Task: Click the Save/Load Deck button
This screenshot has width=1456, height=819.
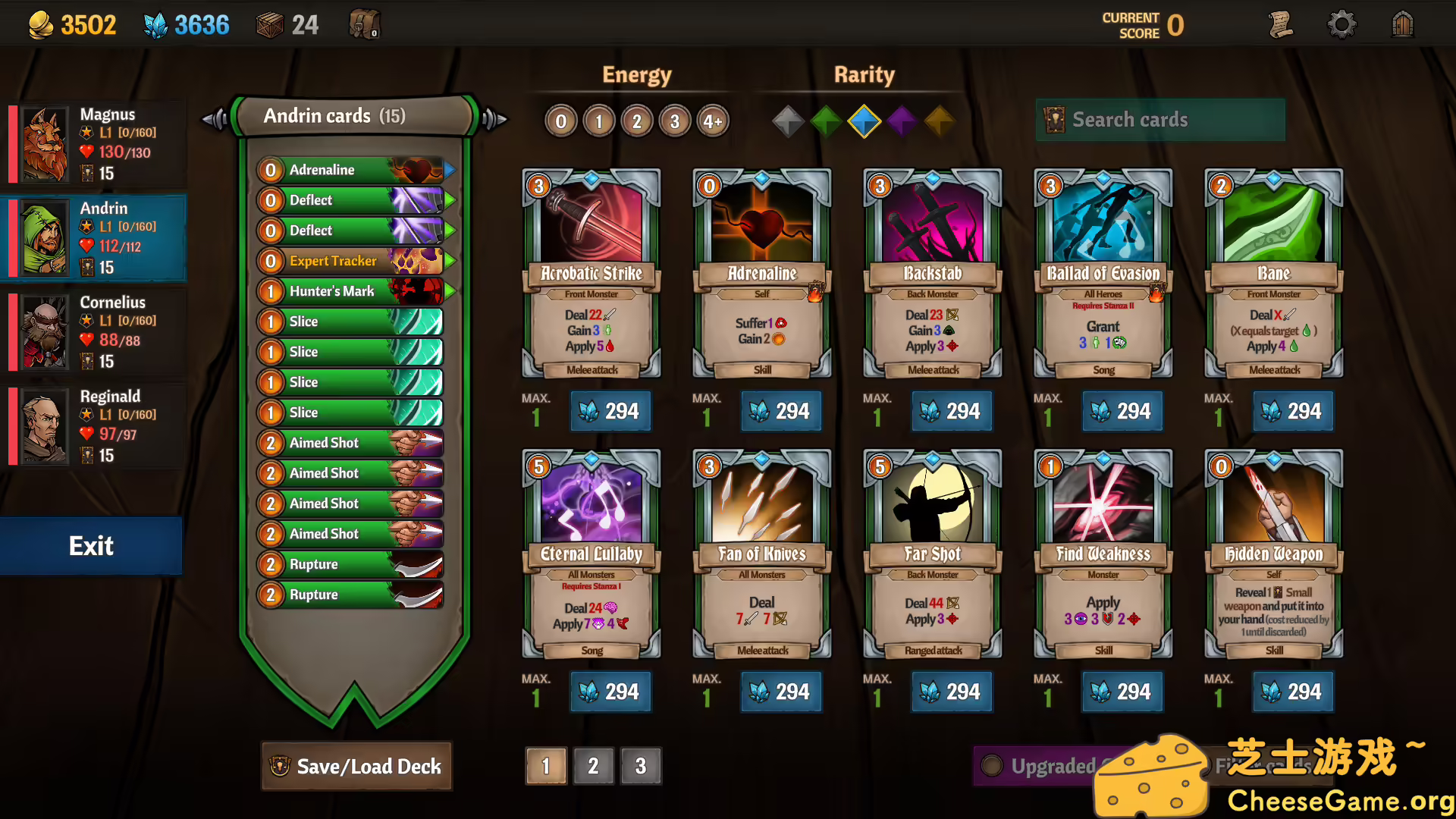Action: pos(356,767)
